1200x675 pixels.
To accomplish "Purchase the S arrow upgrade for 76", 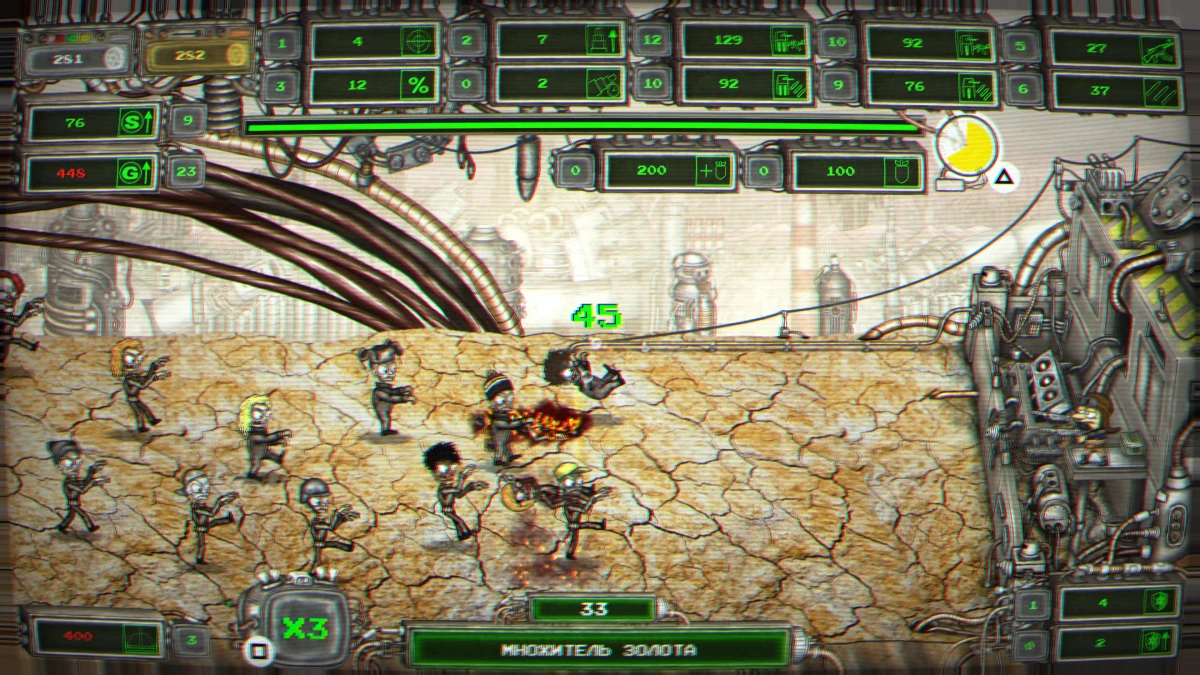I will 96,123.
